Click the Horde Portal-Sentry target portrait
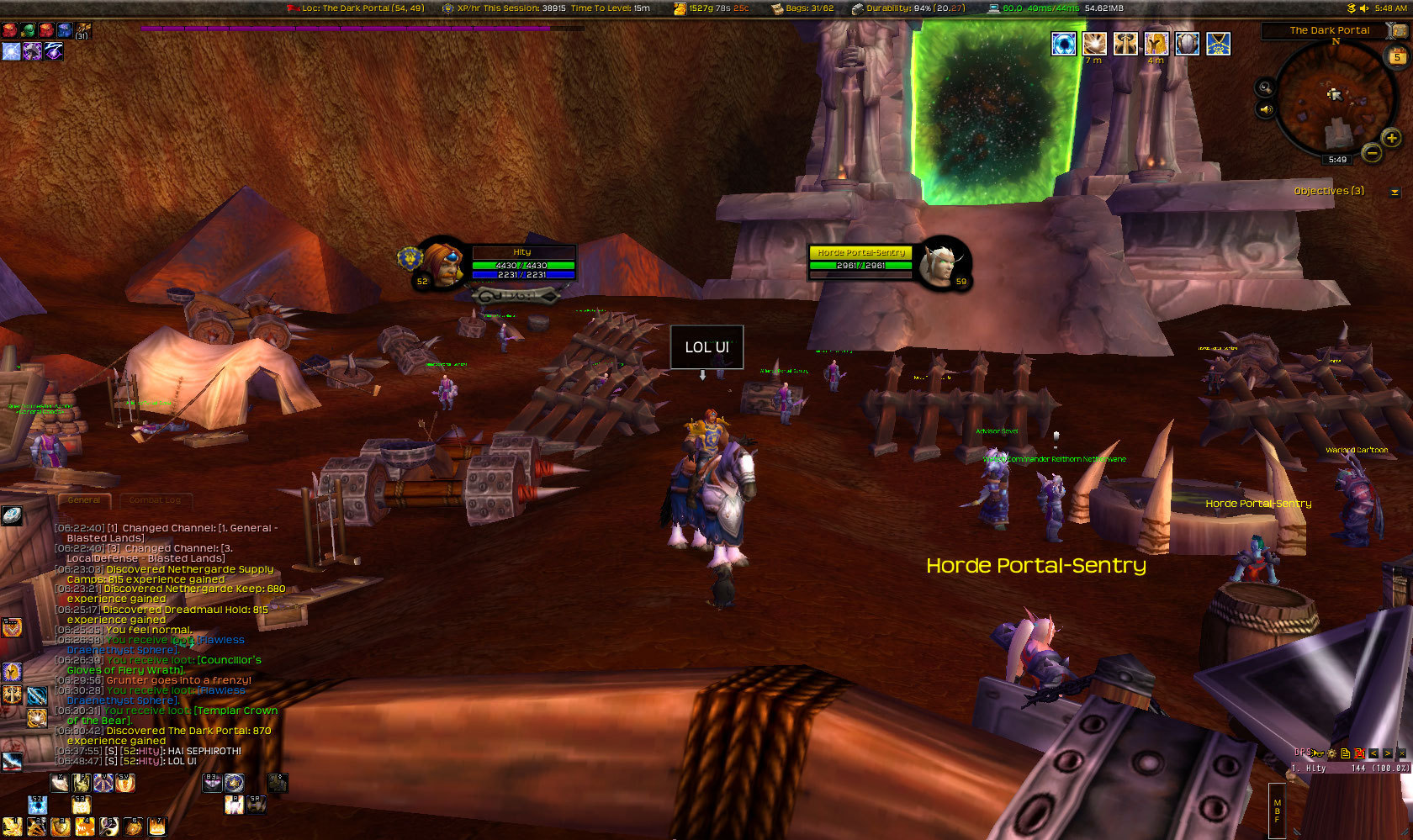The height and width of the screenshot is (840, 1413). [x=942, y=262]
